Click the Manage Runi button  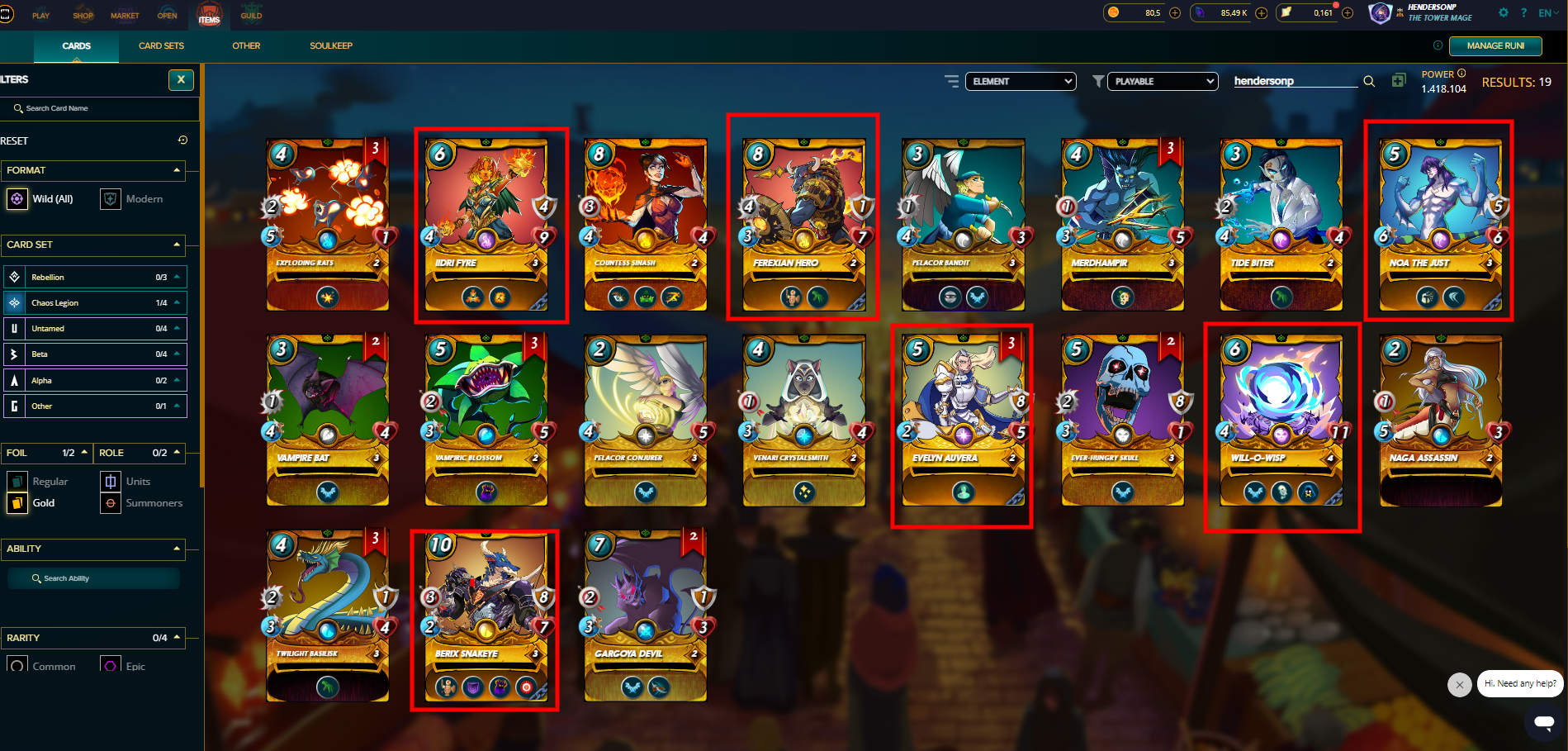pyautogui.click(x=1495, y=46)
